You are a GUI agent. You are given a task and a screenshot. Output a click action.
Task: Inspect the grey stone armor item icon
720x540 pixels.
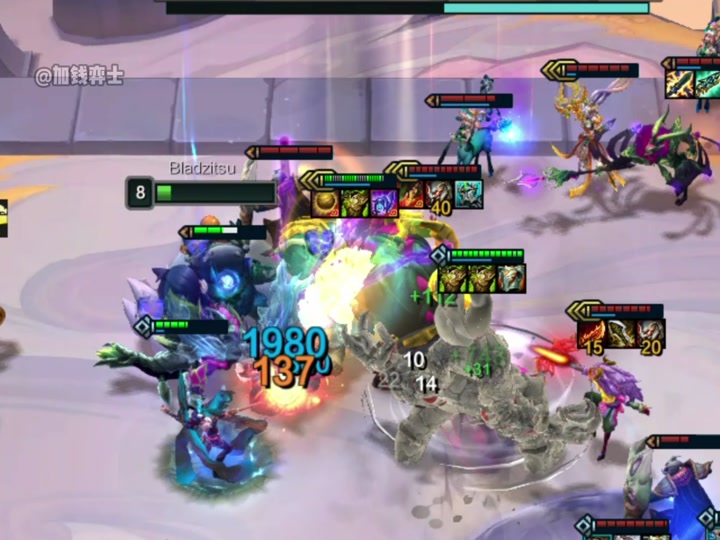click(511, 278)
